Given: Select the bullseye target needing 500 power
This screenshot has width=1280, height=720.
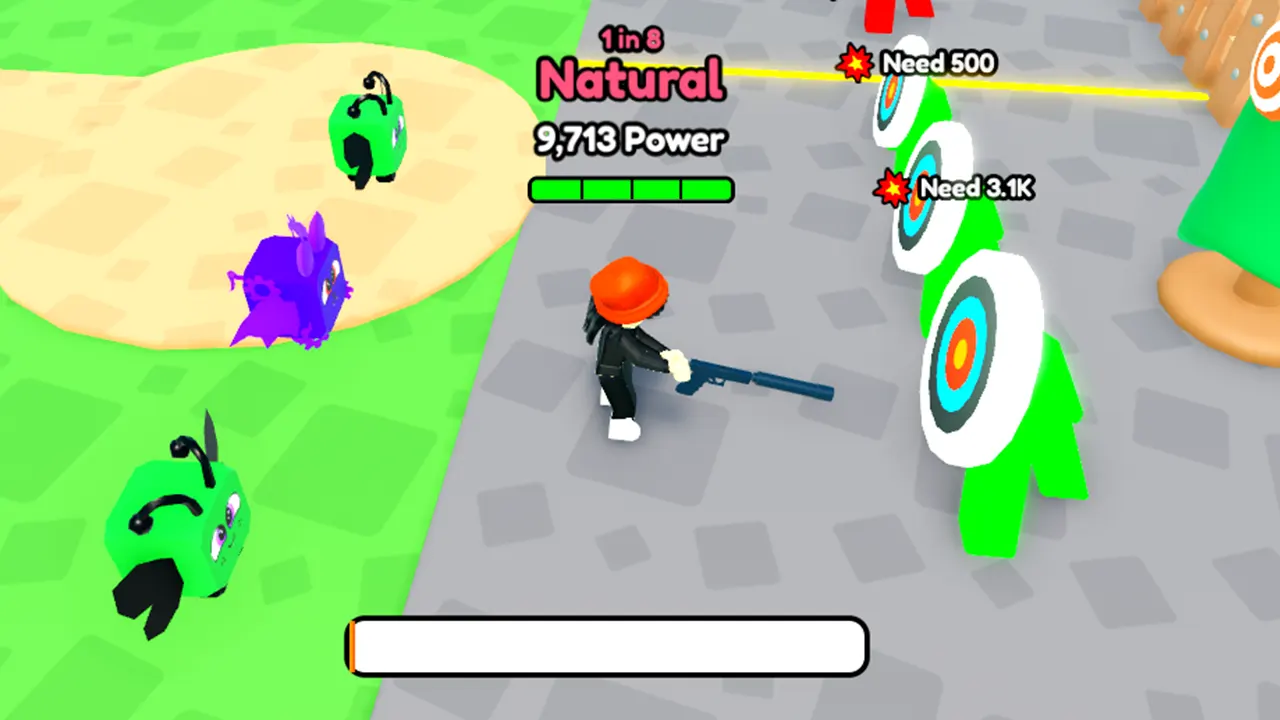Looking at the screenshot, I should click(890, 100).
